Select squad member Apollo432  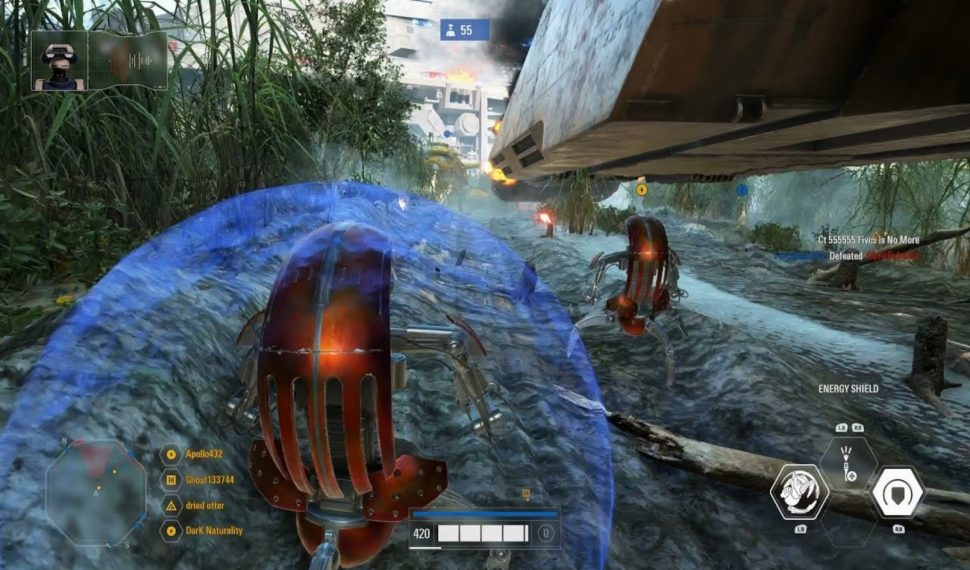coord(204,454)
